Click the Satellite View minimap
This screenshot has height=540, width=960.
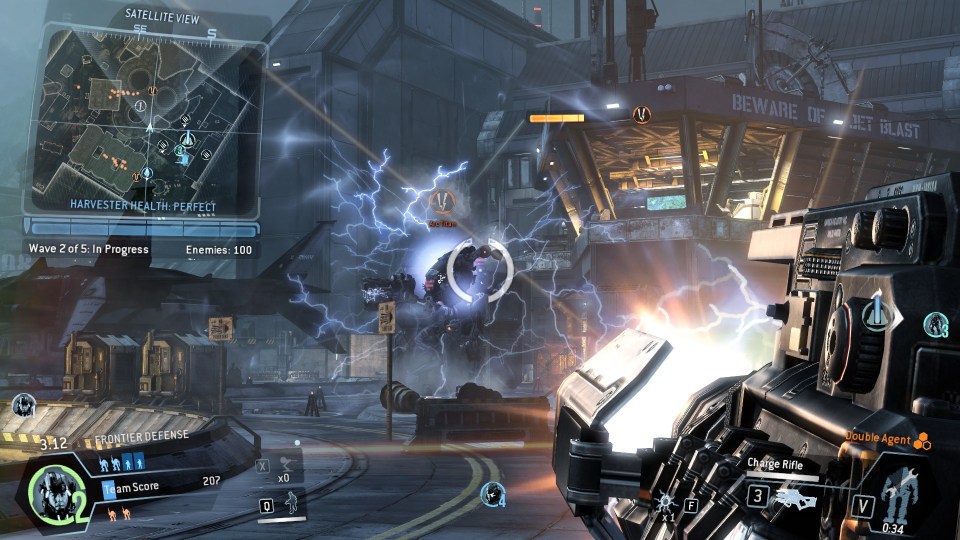point(146,117)
